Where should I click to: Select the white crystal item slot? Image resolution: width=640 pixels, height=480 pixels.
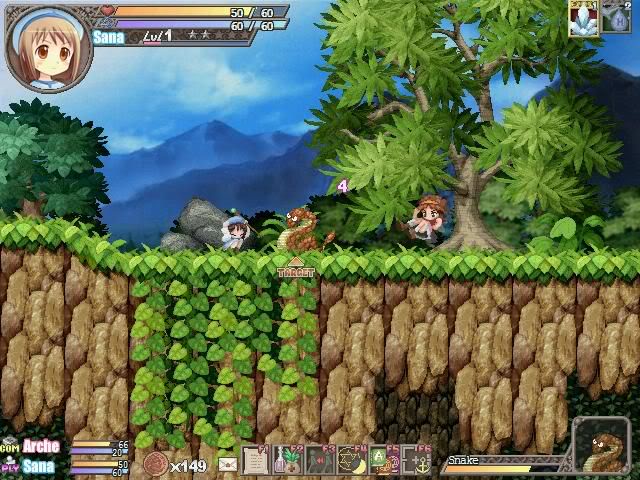point(583,19)
